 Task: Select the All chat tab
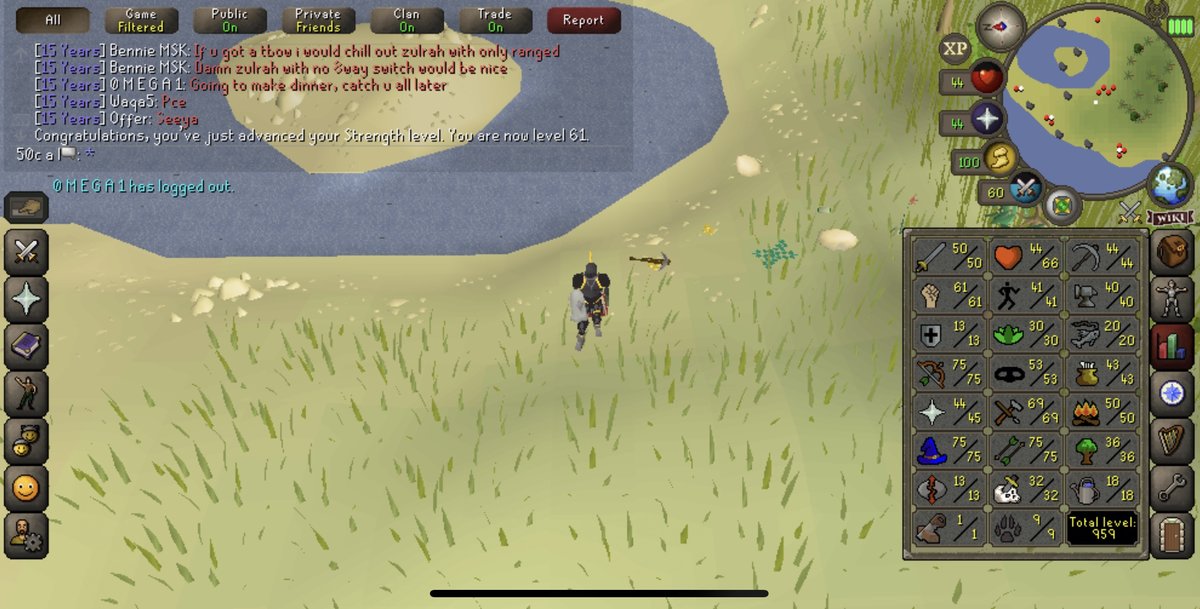click(53, 20)
